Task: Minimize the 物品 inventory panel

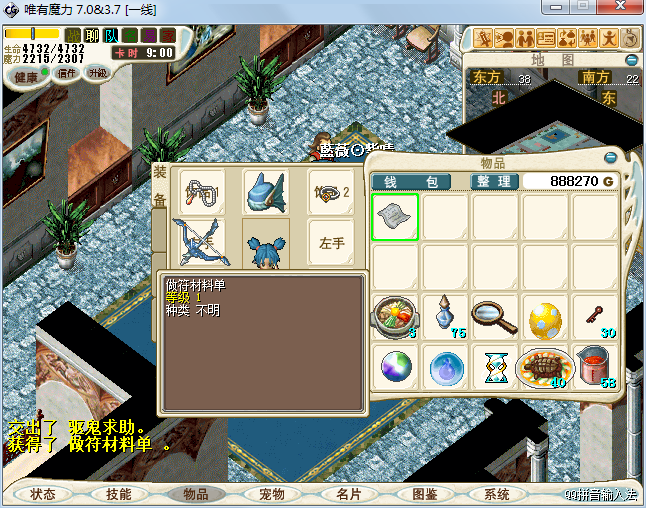Action: click(x=611, y=158)
